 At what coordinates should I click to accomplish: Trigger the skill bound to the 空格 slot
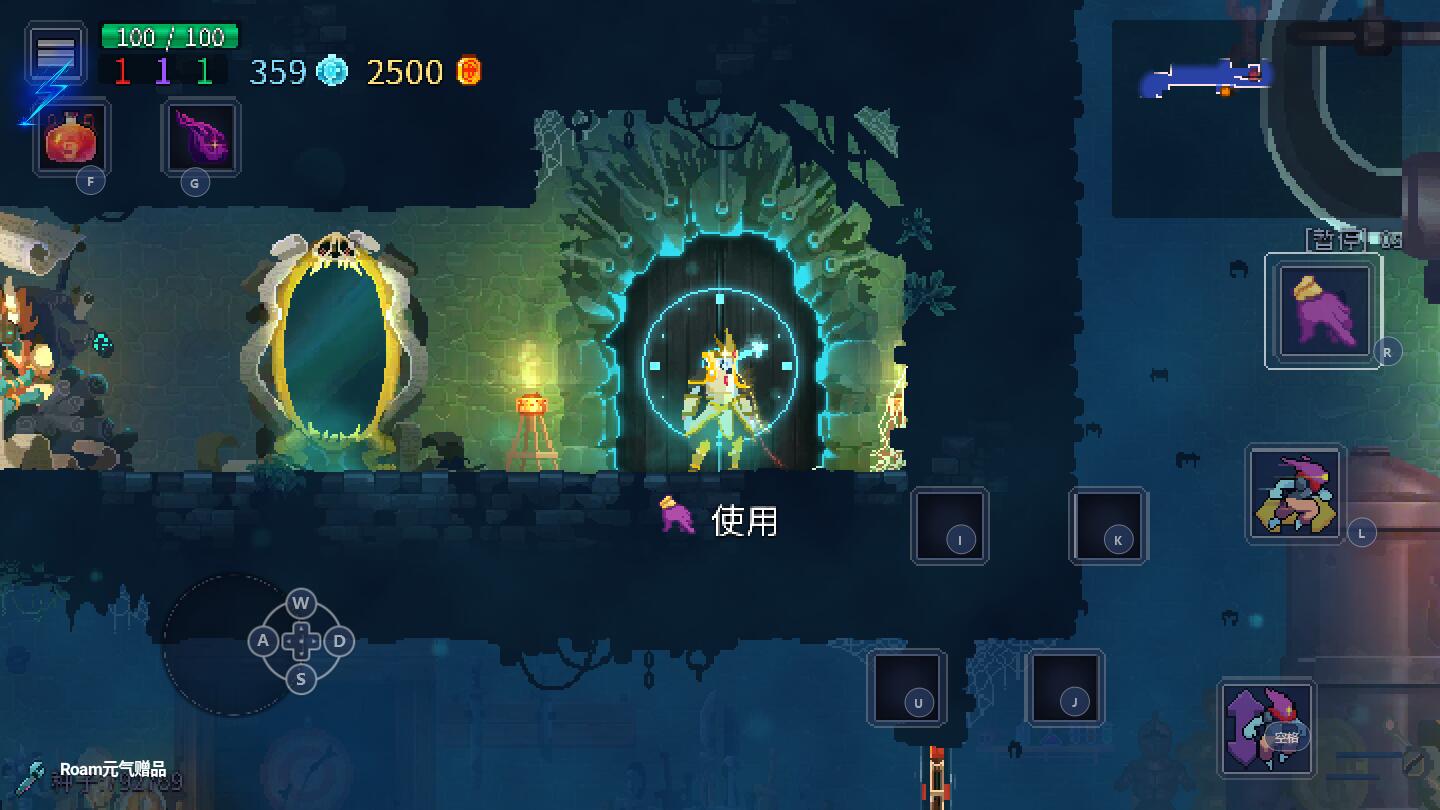coord(1266,727)
